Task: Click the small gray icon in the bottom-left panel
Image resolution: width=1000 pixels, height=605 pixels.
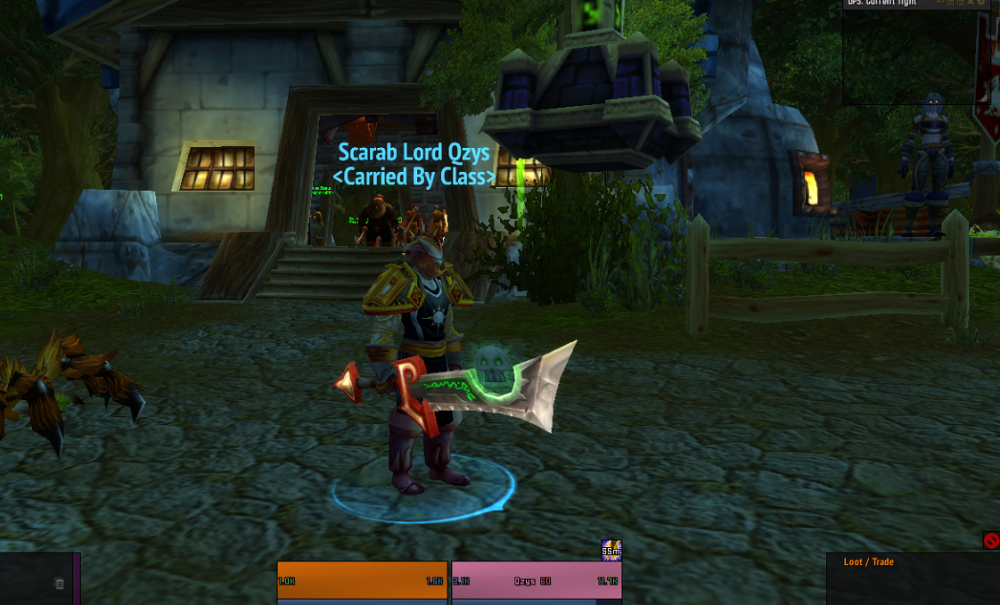Action: 59,583
